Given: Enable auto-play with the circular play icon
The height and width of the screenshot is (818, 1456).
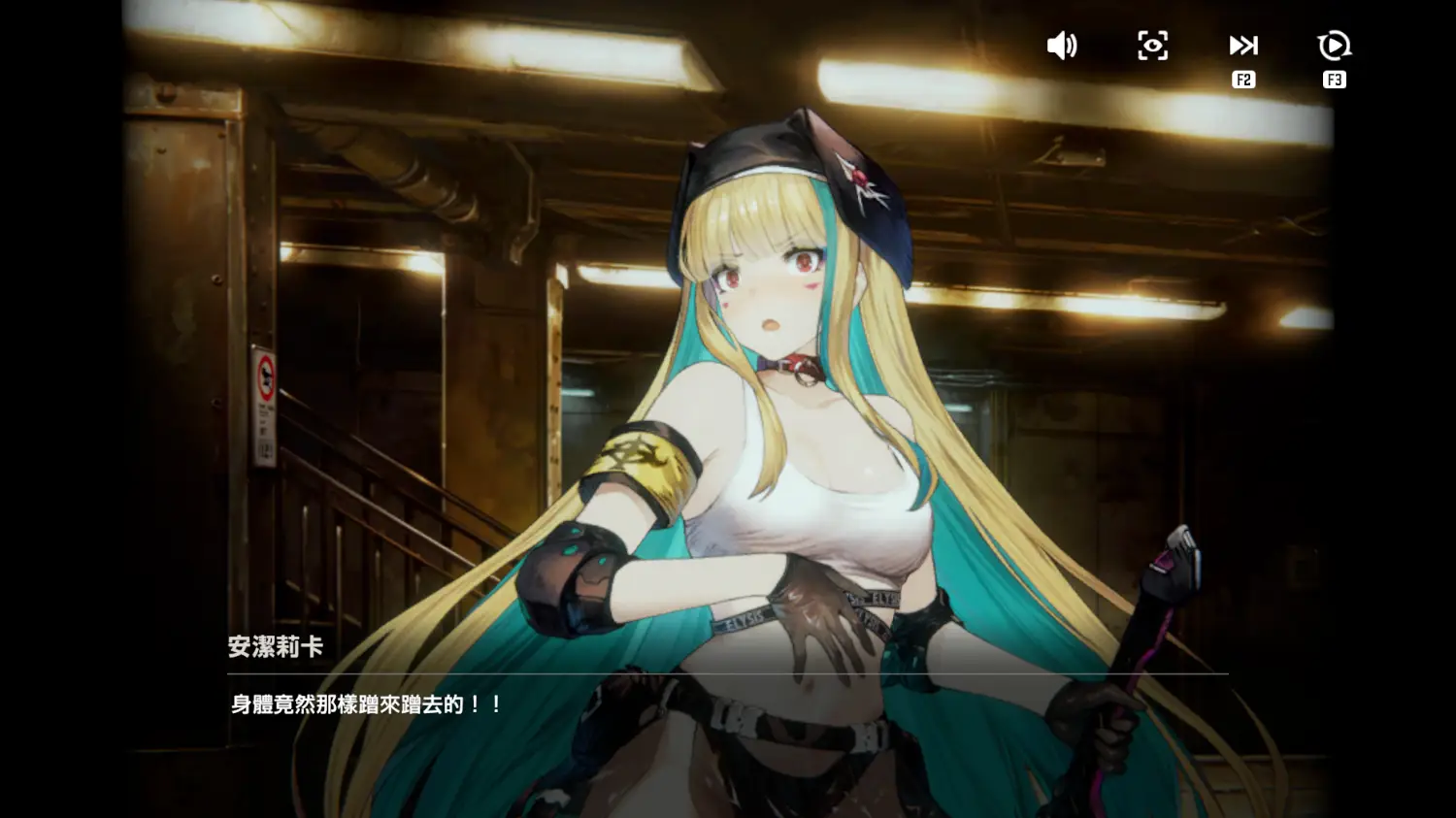Looking at the screenshot, I should (x=1334, y=46).
